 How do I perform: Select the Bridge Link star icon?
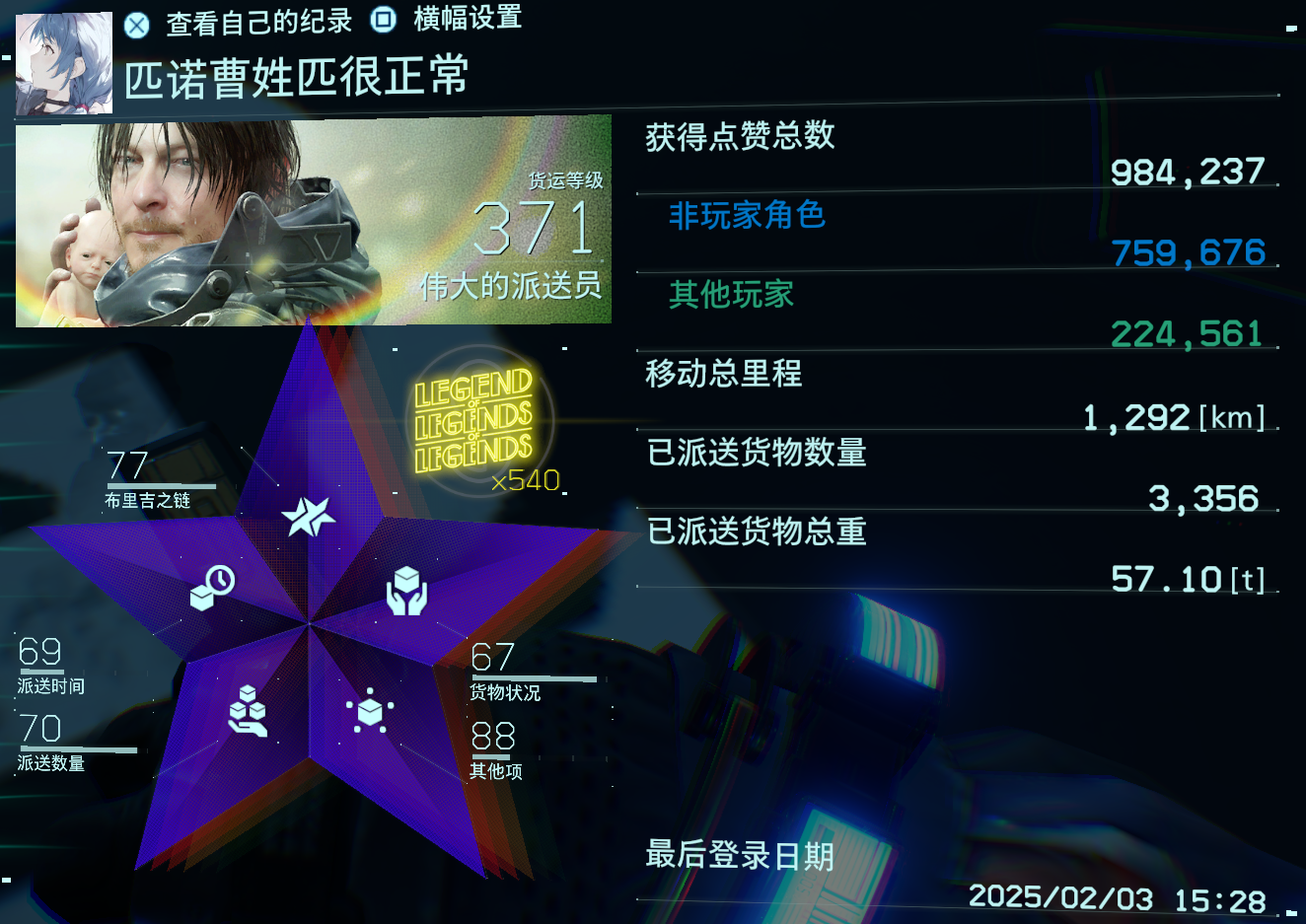coord(309,515)
